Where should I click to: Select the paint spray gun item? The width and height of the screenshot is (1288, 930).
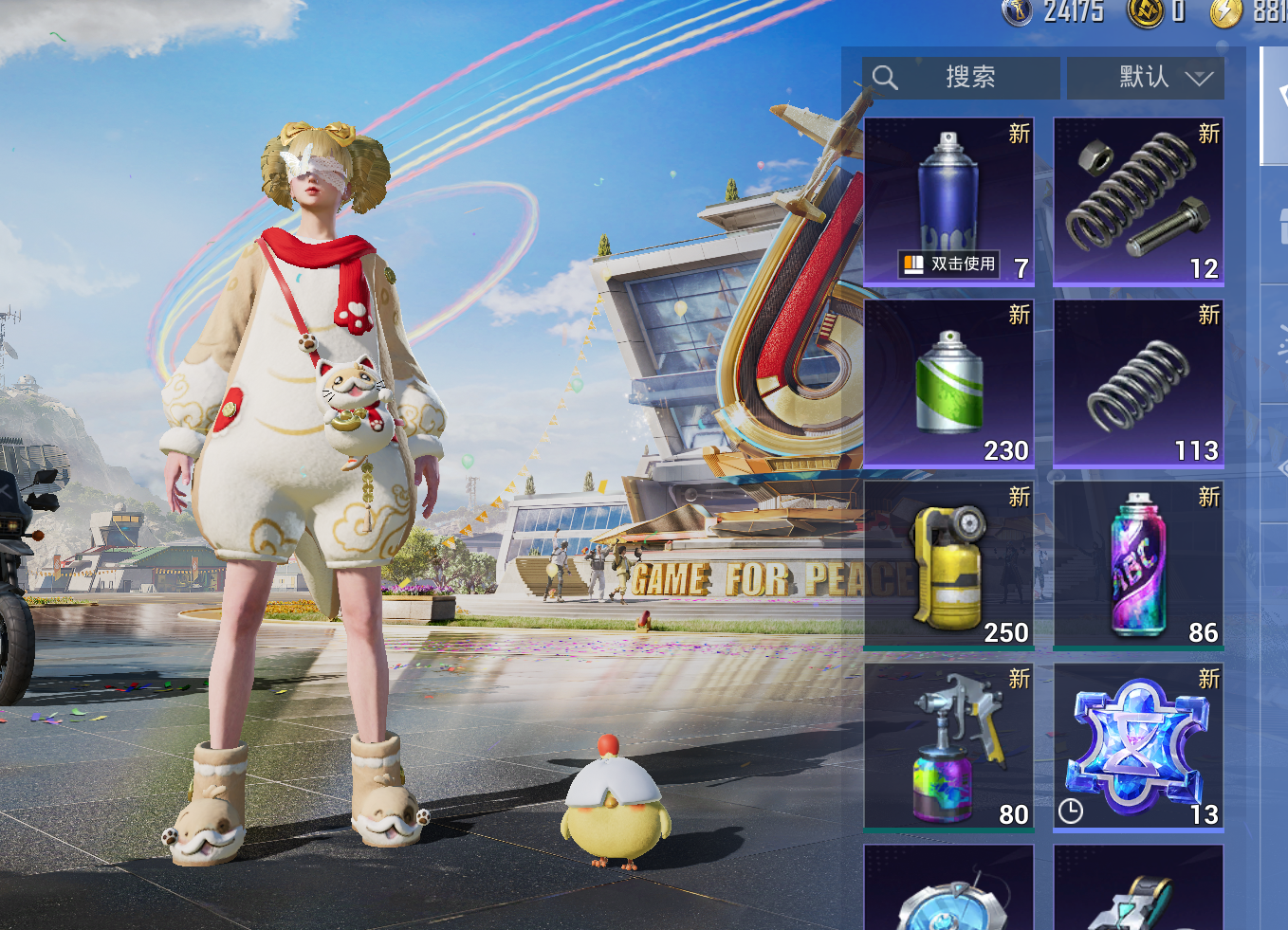point(948,748)
